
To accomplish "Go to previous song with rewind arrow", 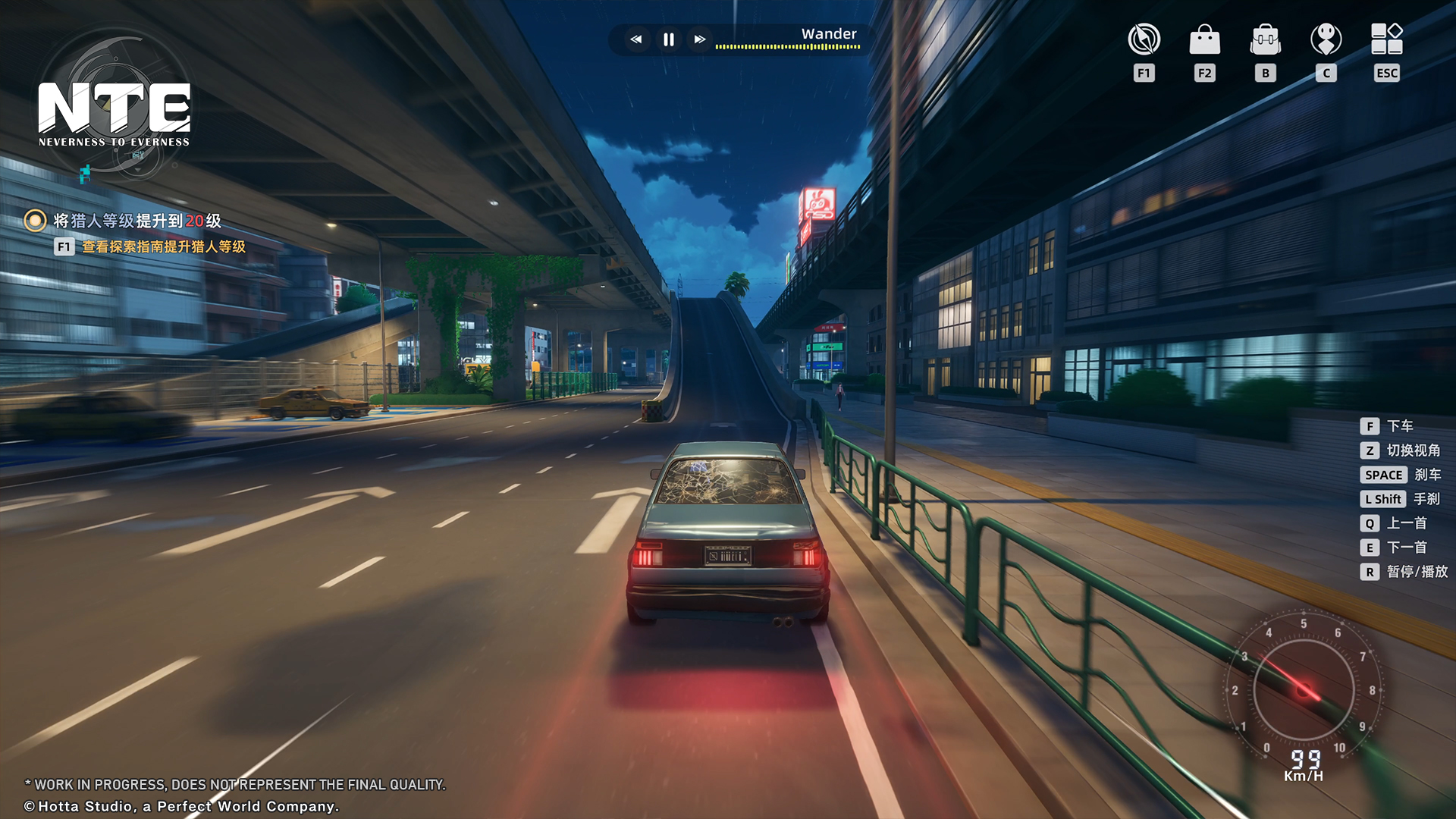I will coord(637,39).
